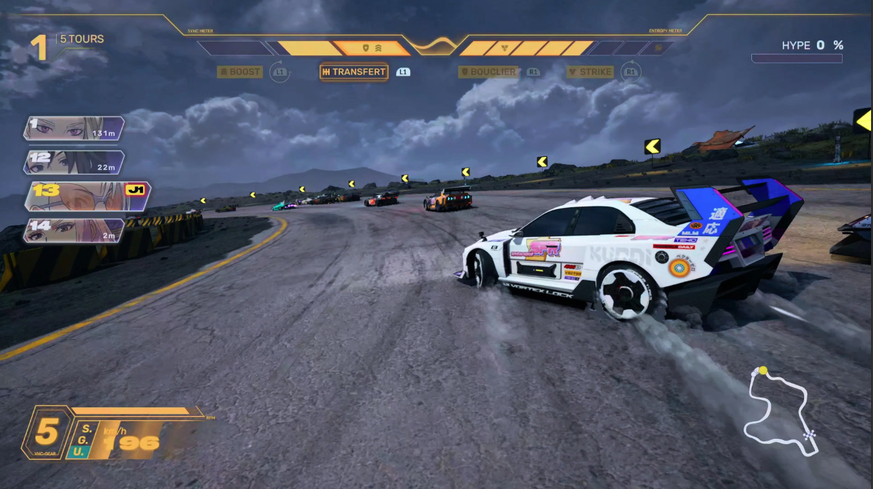Use the BOUCLIER shield ability
The width and height of the screenshot is (873, 489).
489,72
